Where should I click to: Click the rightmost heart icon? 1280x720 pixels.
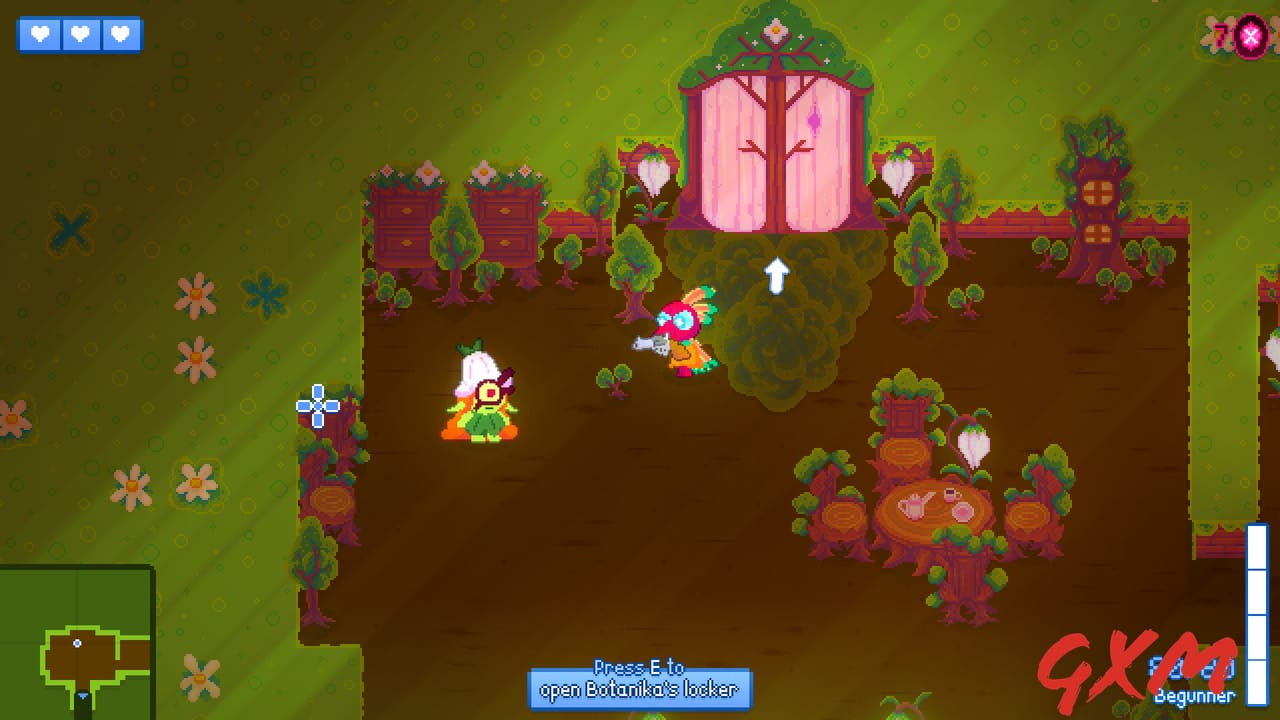tap(120, 35)
